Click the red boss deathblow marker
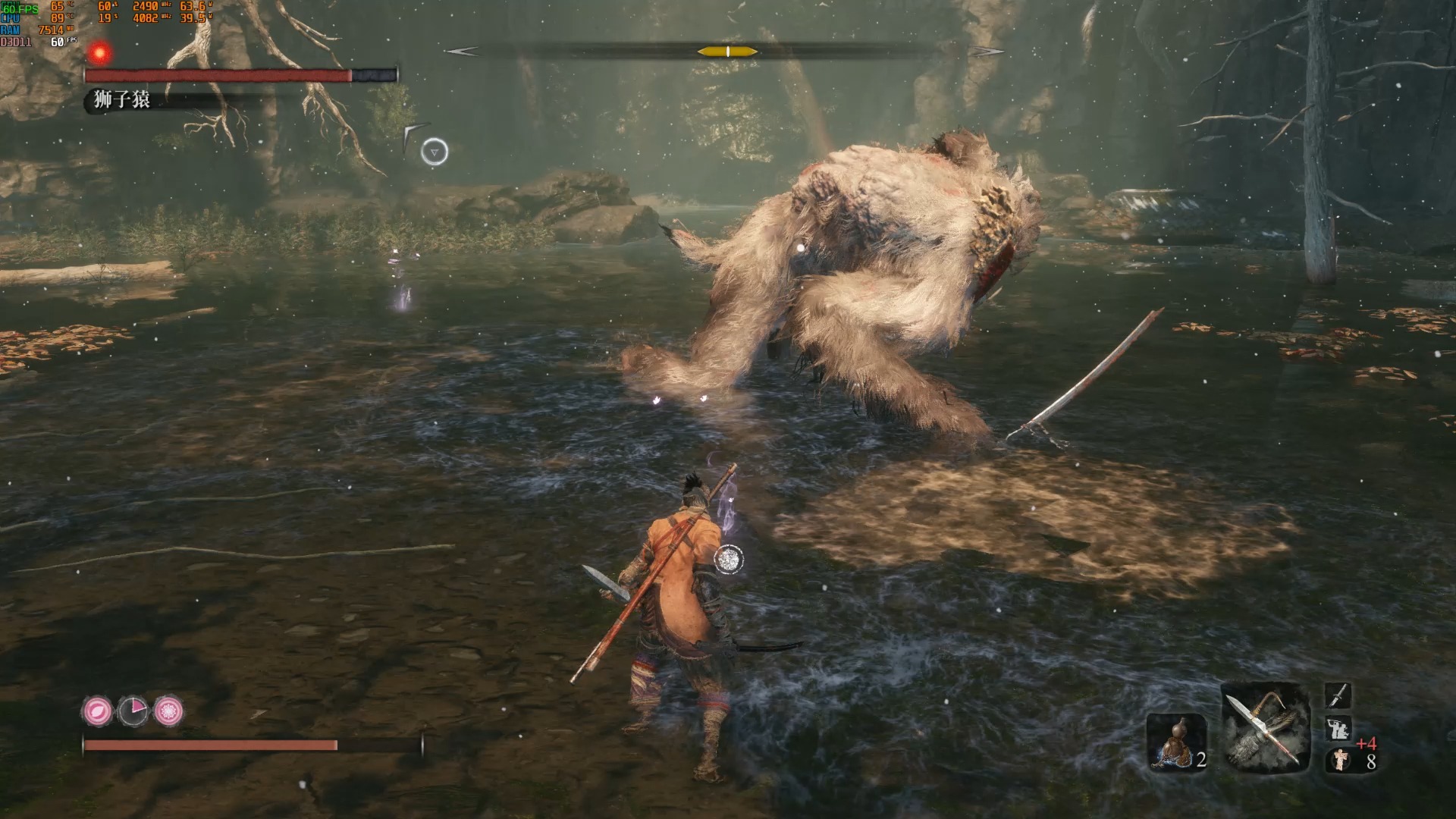 [x=99, y=52]
